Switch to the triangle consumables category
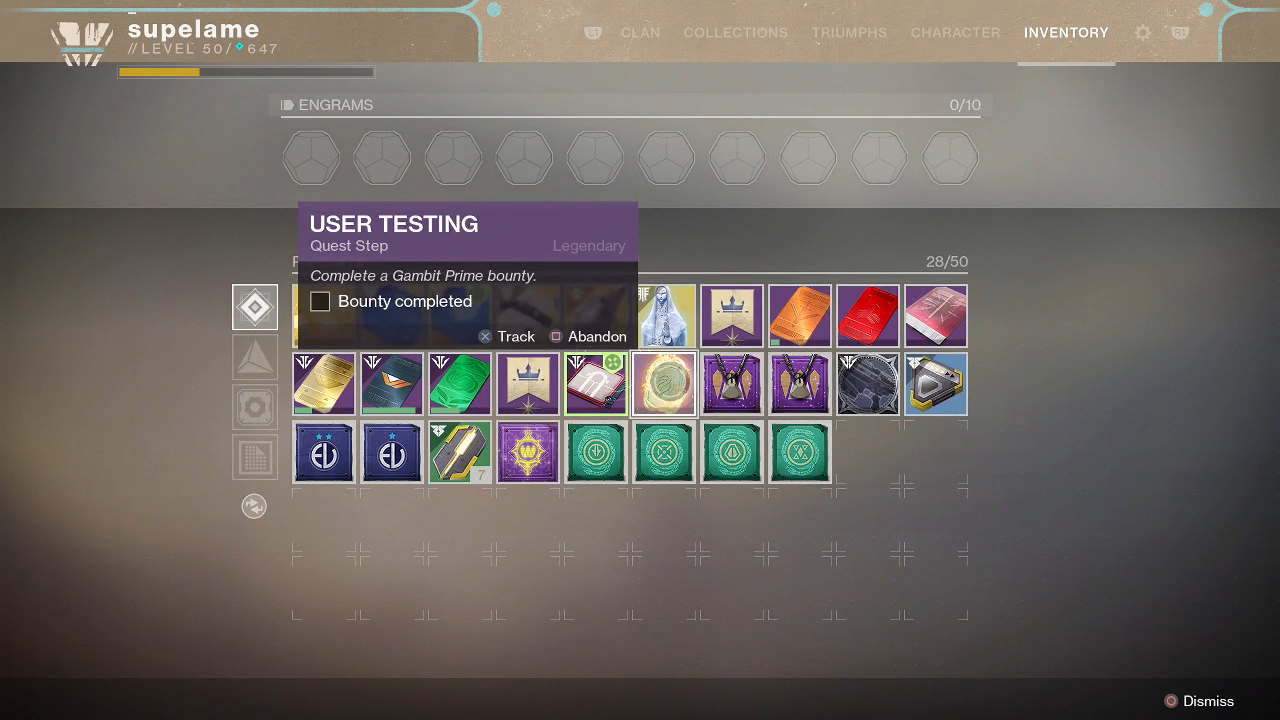 pos(255,357)
